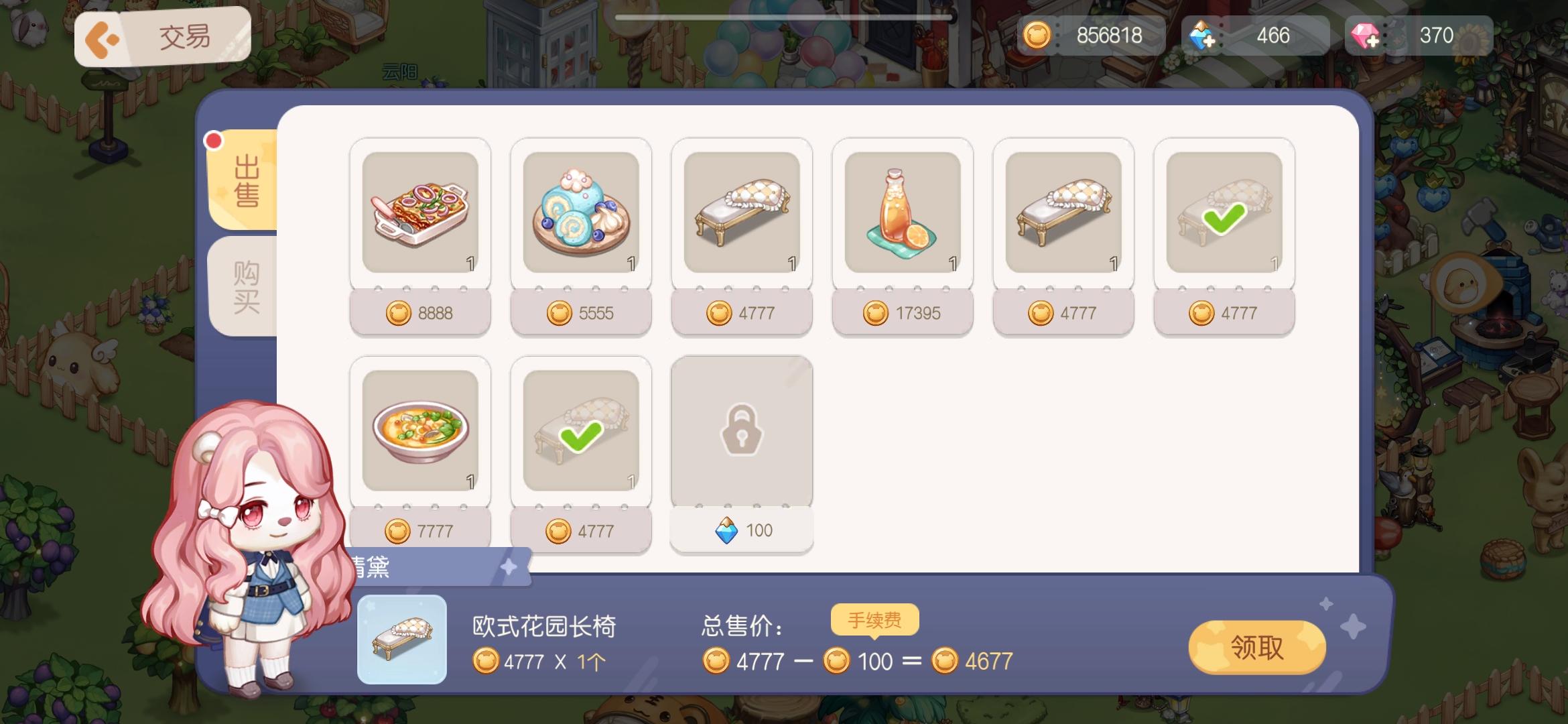Select the blueberry roll cake priced 5555
Screen dimensions: 1568x724
tap(581, 213)
